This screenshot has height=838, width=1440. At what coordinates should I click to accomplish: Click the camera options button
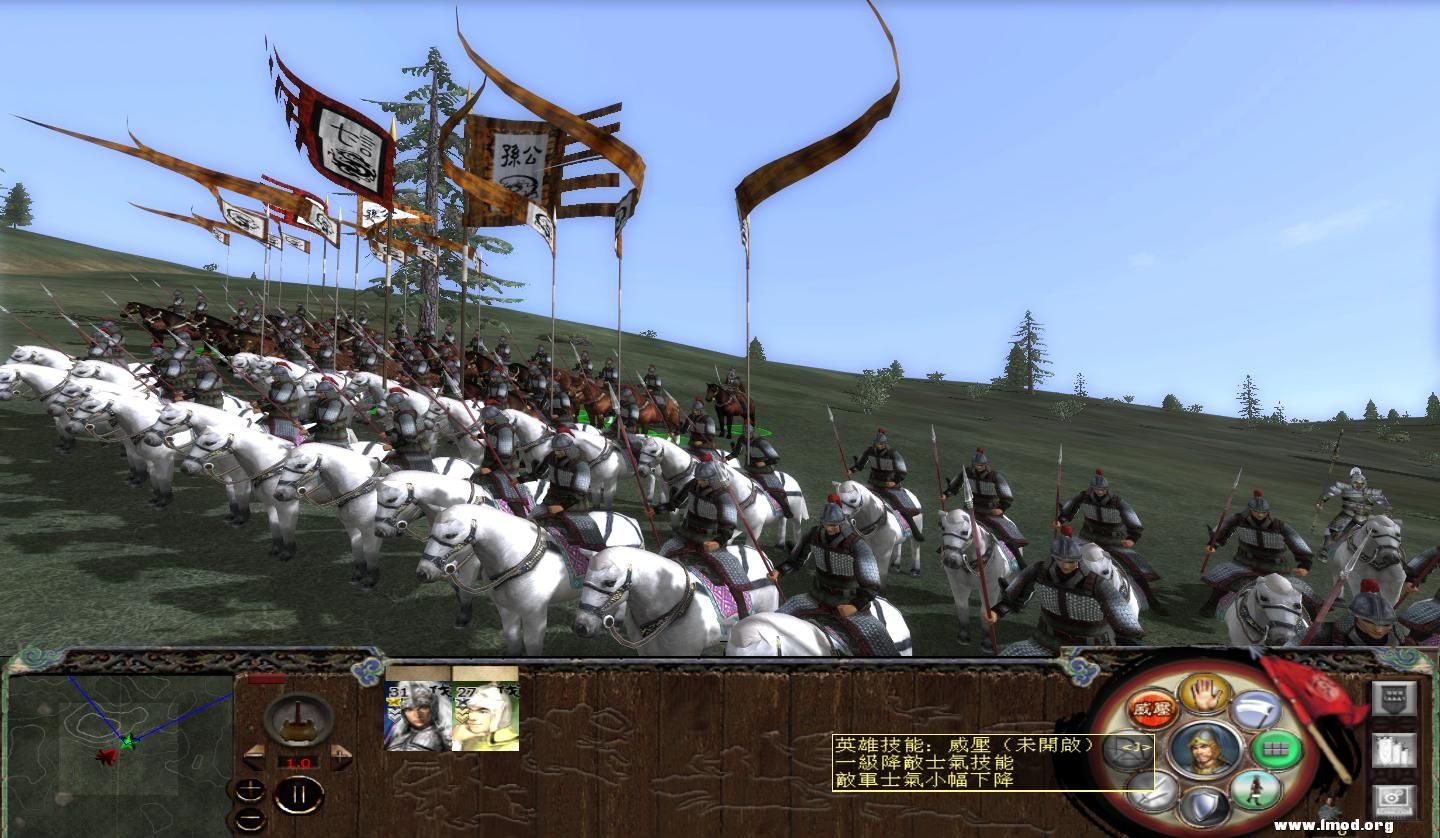click(1395, 801)
